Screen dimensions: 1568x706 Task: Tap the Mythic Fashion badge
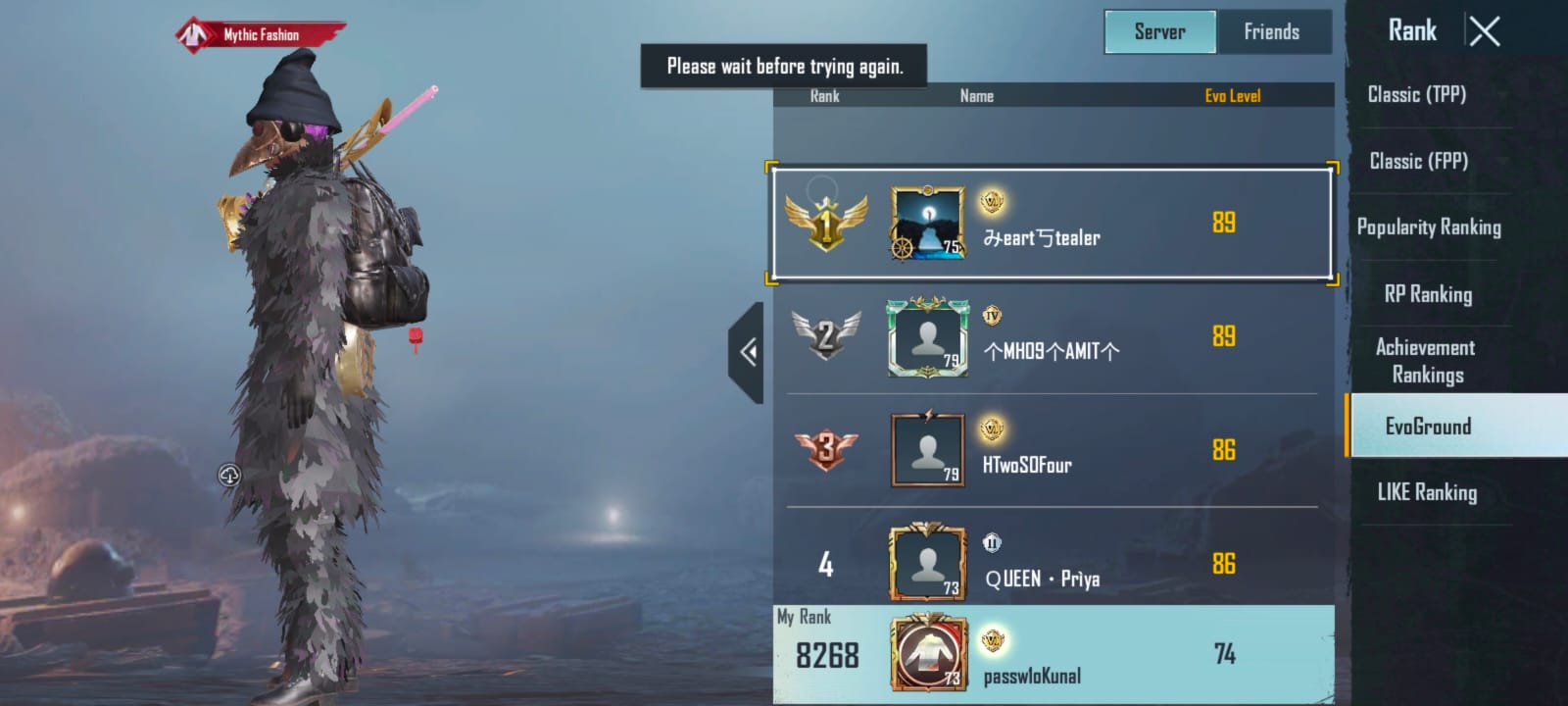[x=260, y=35]
